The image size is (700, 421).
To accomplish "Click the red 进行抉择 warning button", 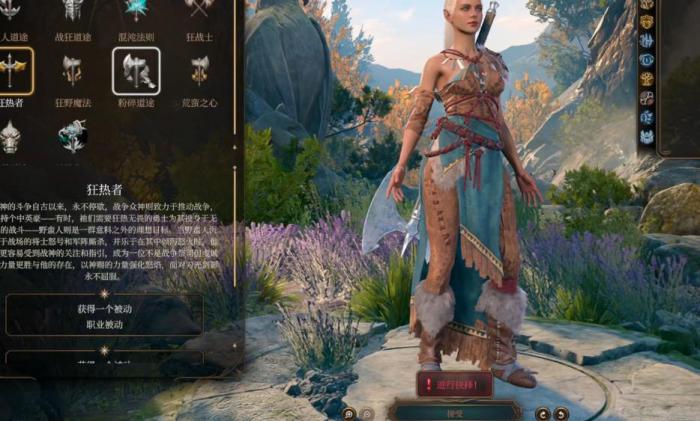I will [x=454, y=384].
